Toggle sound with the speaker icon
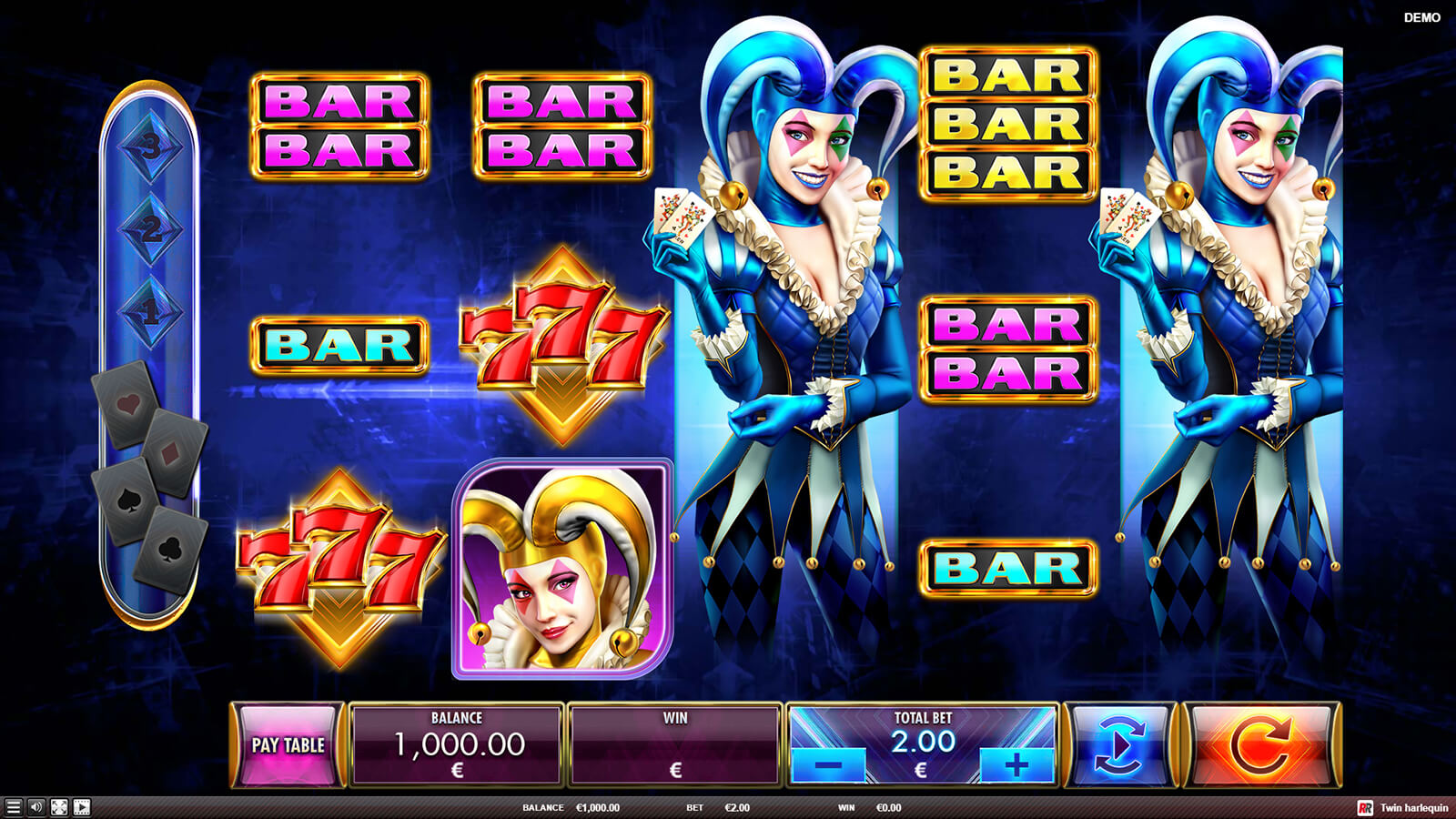Screen dimensions: 1456x819 (x=36, y=807)
